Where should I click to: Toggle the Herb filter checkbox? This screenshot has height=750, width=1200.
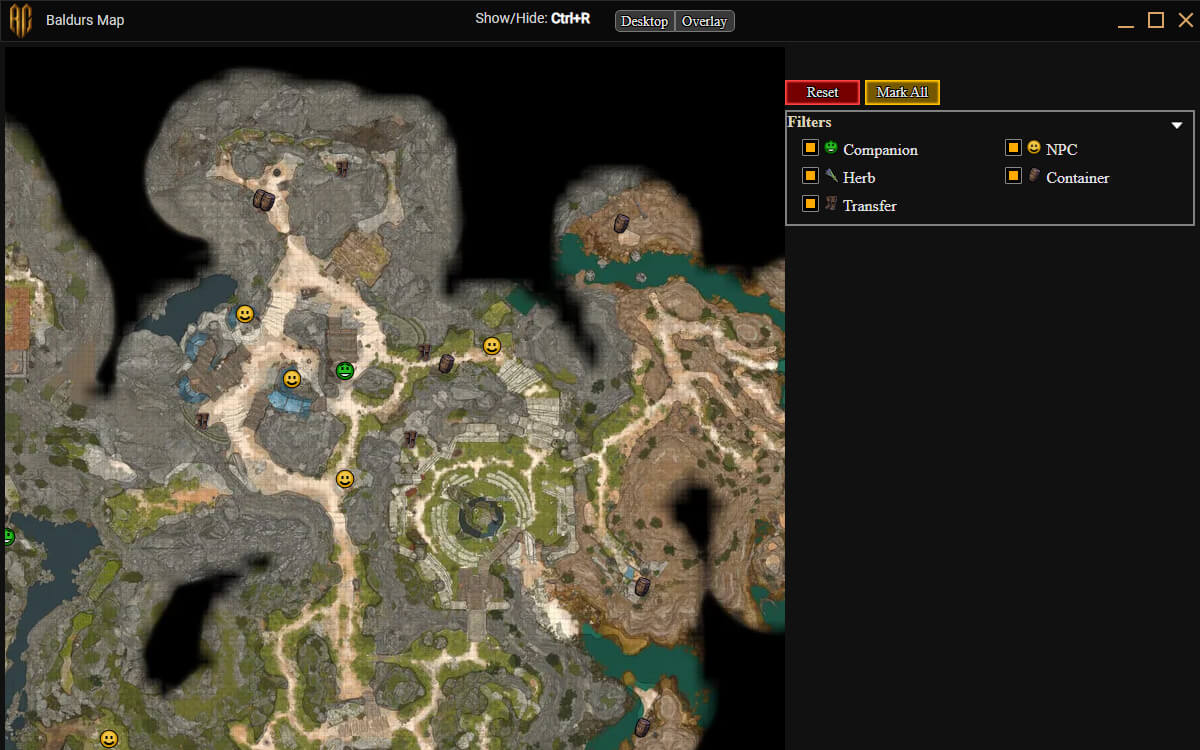point(811,176)
